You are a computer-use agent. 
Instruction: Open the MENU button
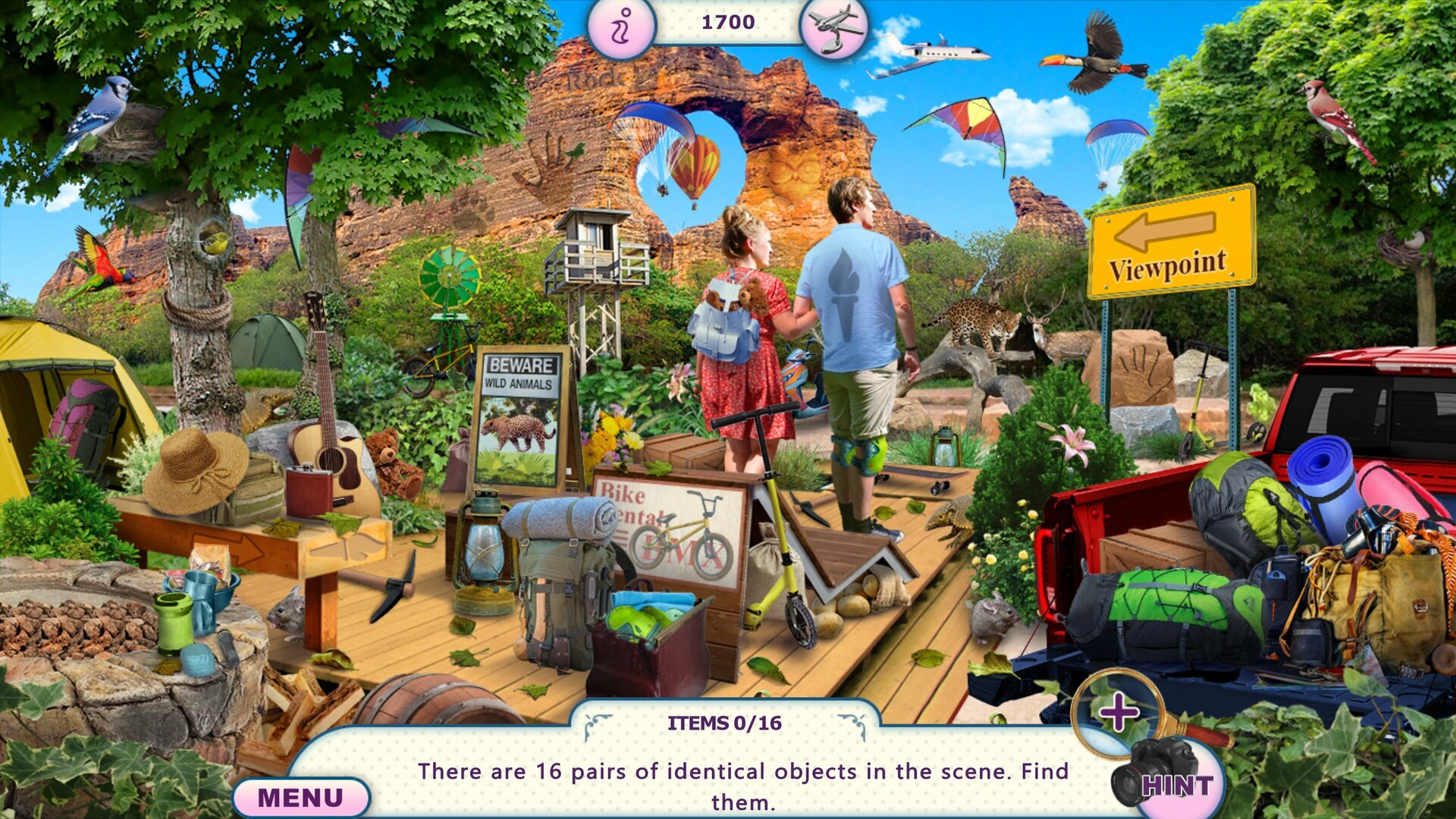tap(301, 796)
